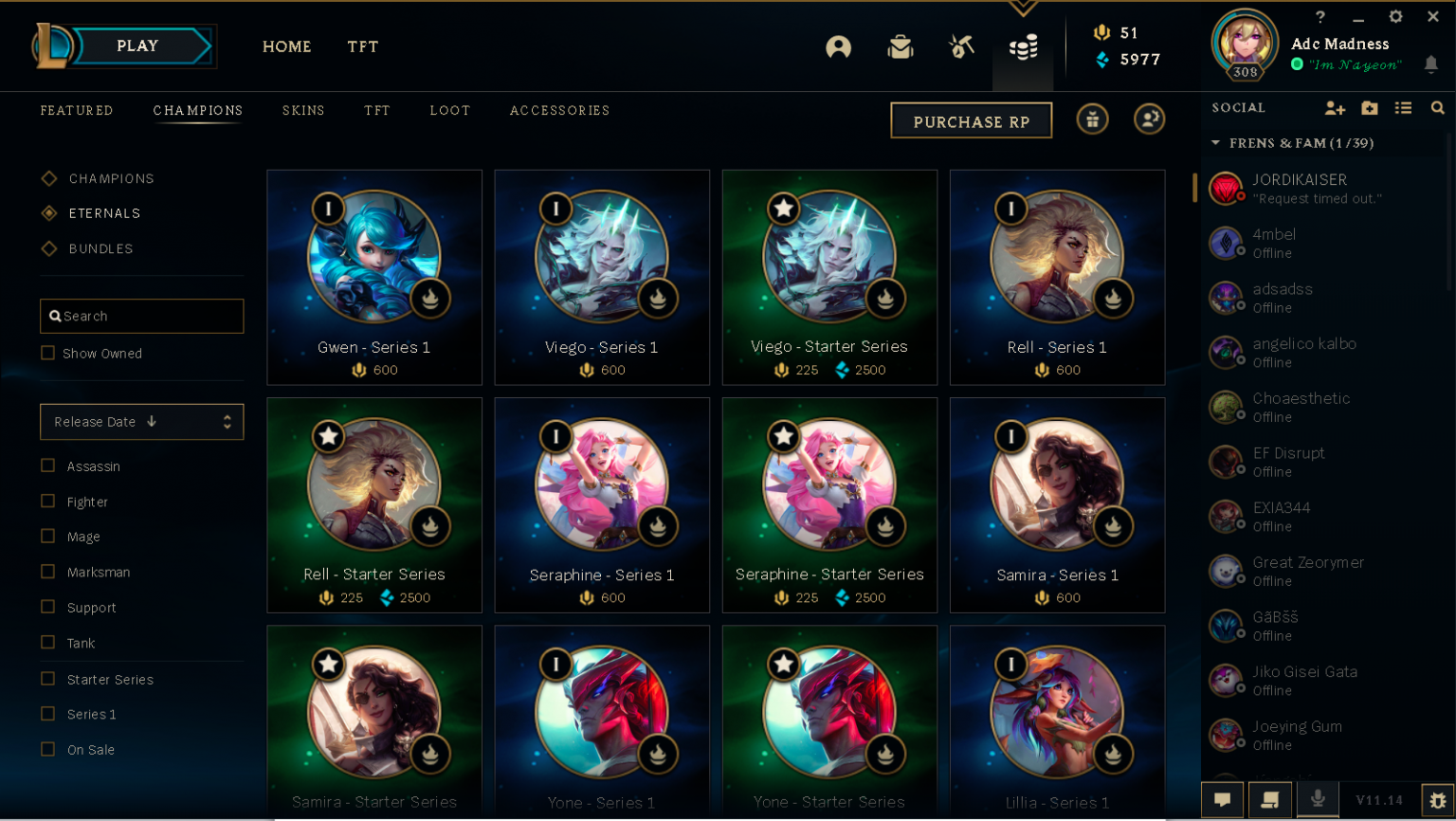Image resolution: width=1456 pixels, height=821 pixels.
Task: Collapse the FRENS & FAM friends group
Action: (1216, 143)
